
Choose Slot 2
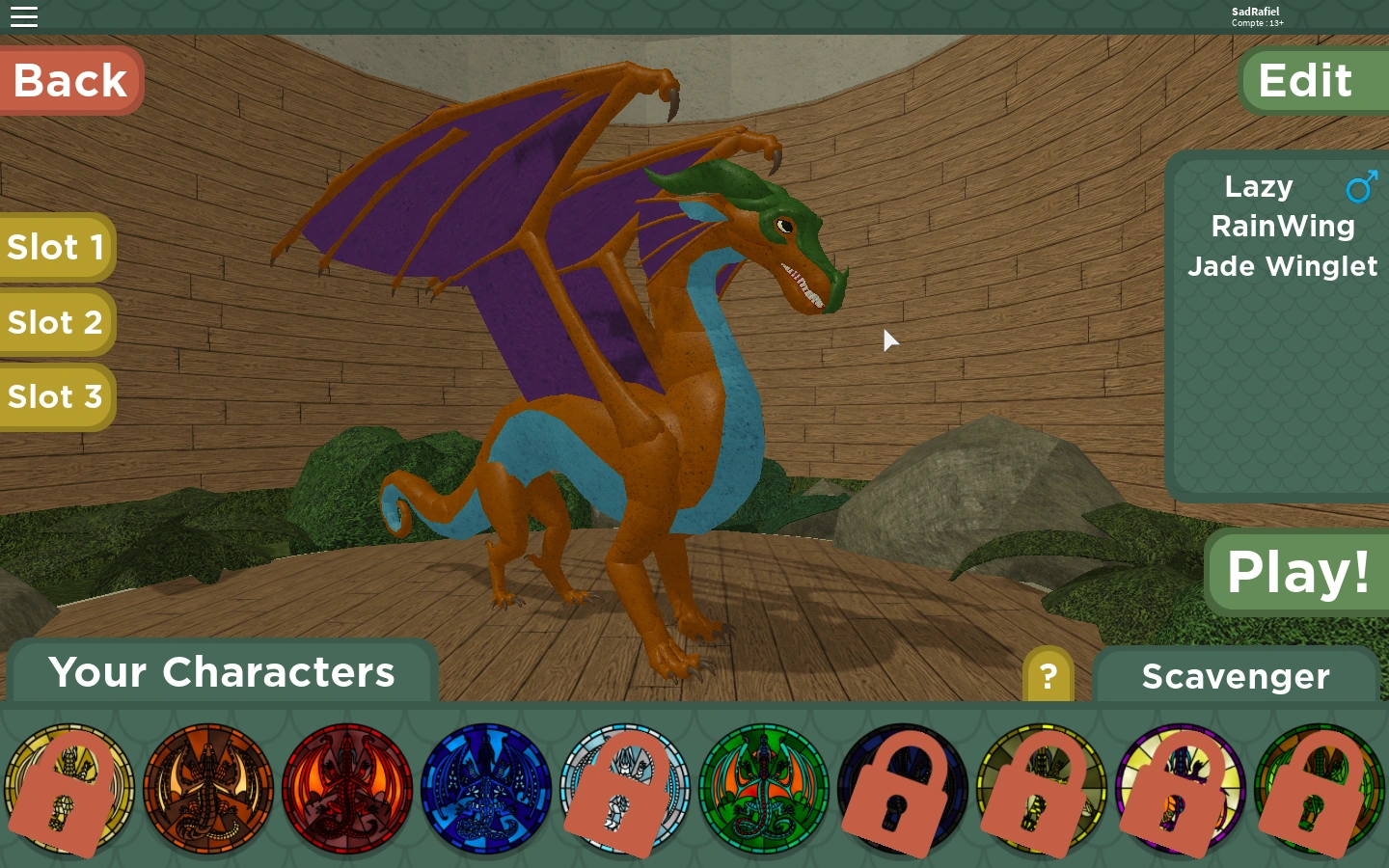(56, 322)
